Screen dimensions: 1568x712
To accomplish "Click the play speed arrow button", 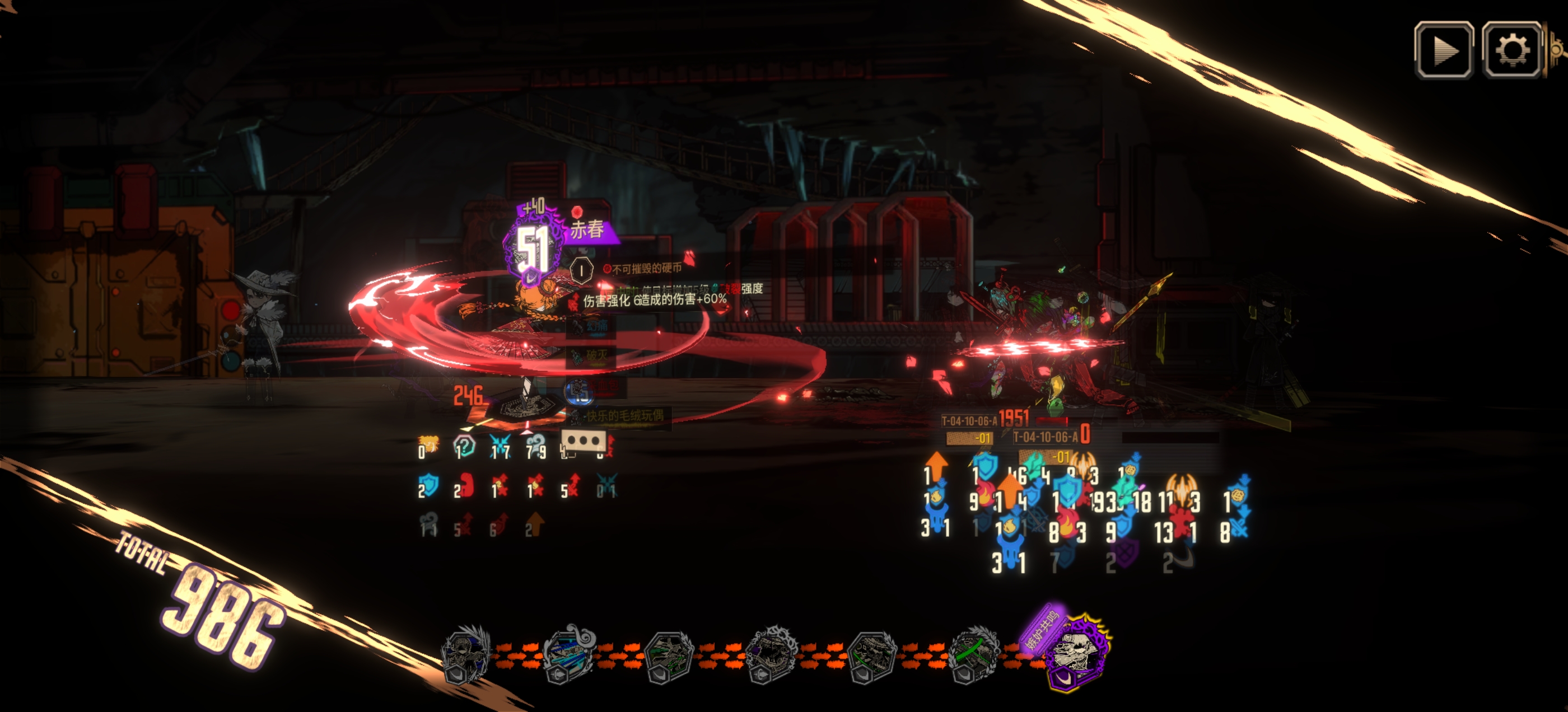I will pos(1443,50).
